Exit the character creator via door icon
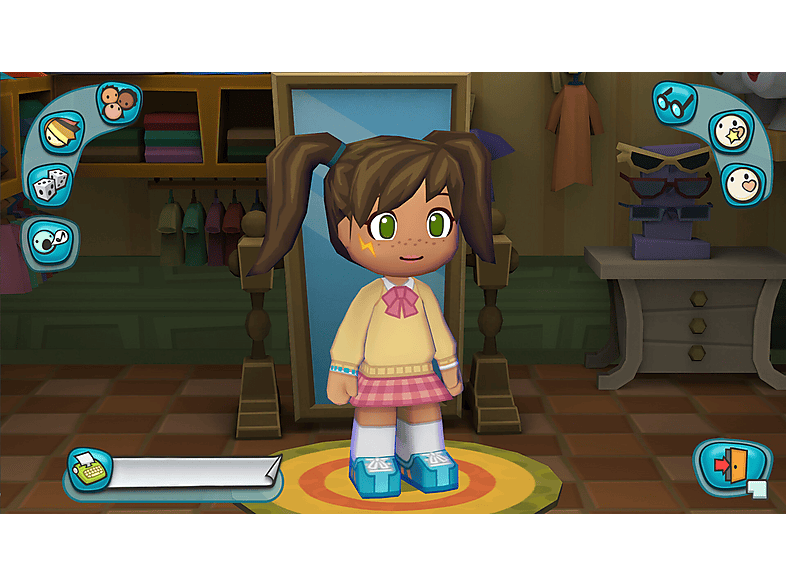 tap(732, 467)
